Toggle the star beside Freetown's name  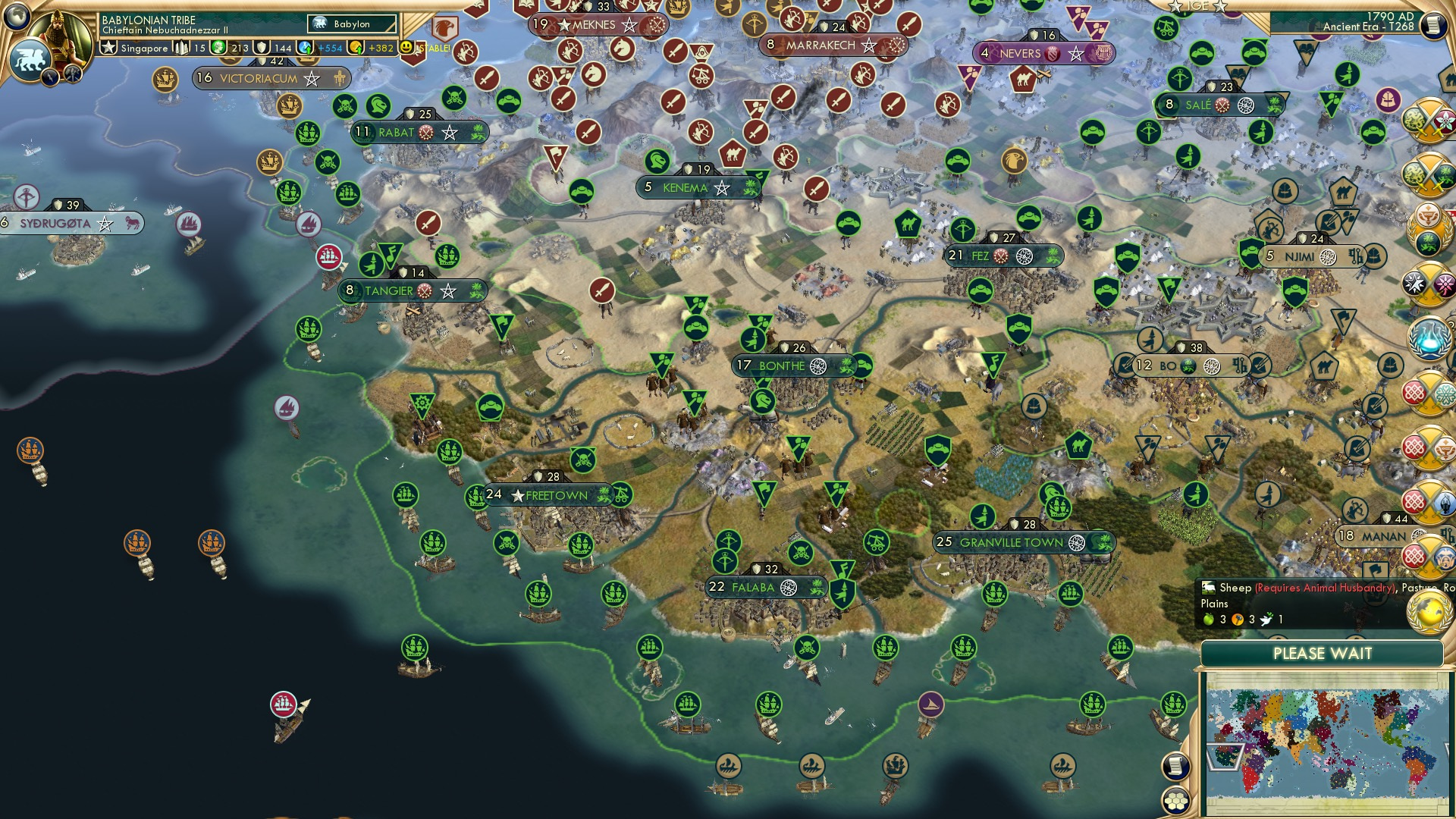tap(518, 494)
